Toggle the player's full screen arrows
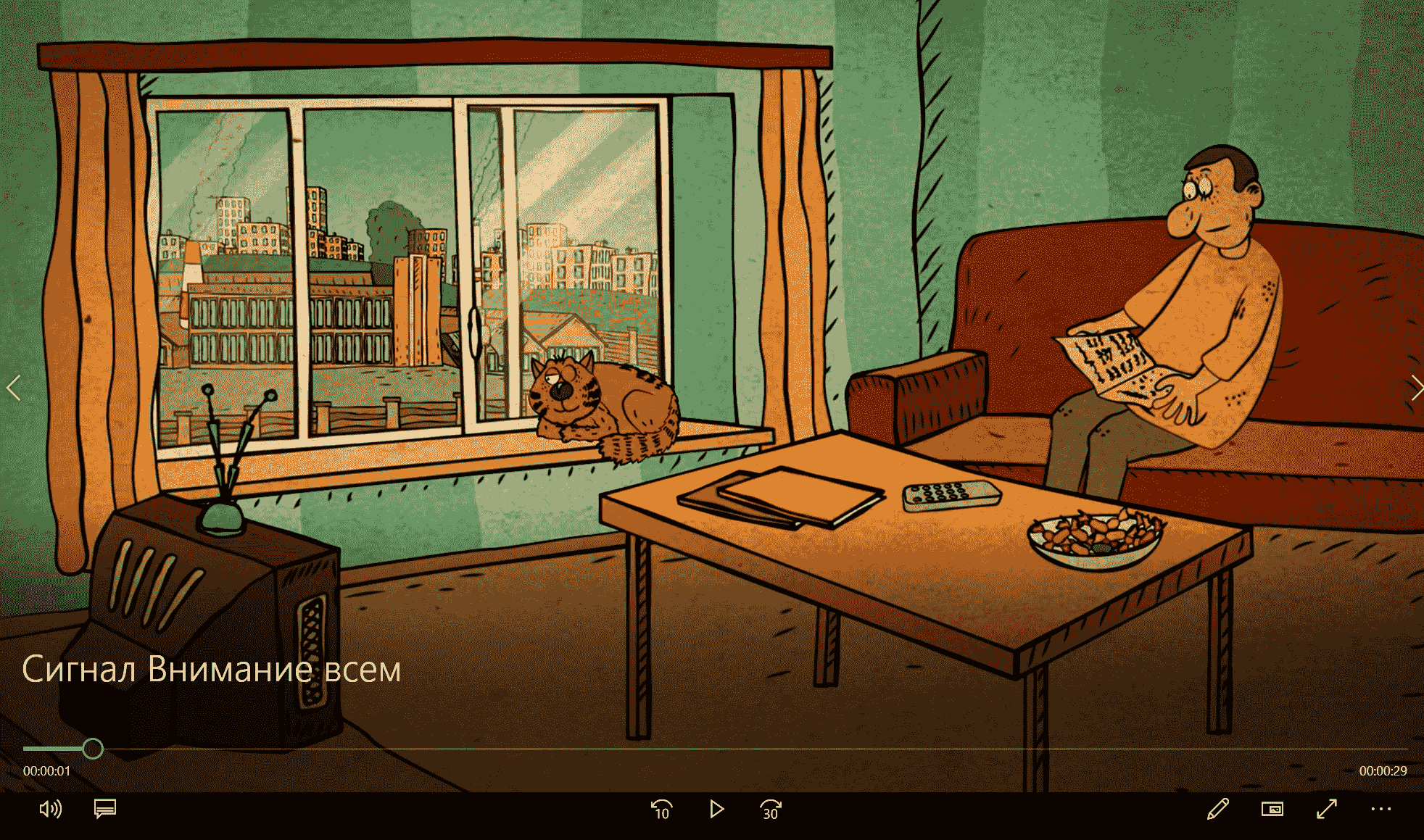Image resolution: width=1424 pixels, height=840 pixels. click(x=1326, y=809)
